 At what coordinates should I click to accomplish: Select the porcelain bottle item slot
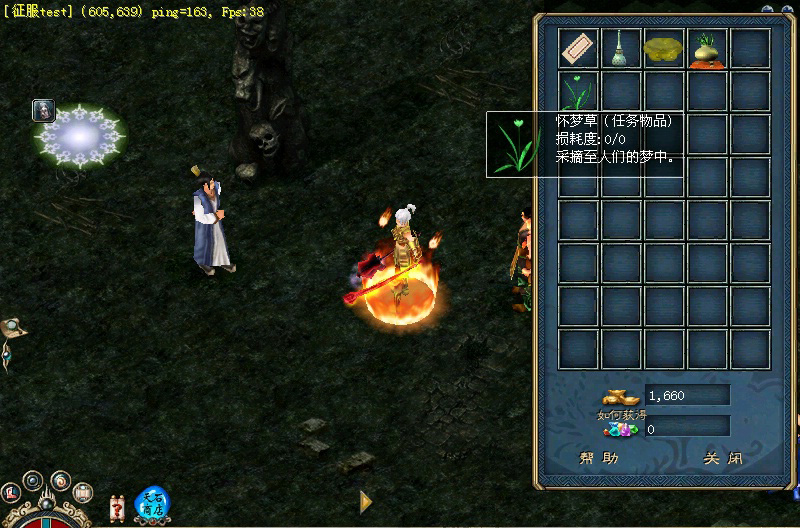pos(622,48)
